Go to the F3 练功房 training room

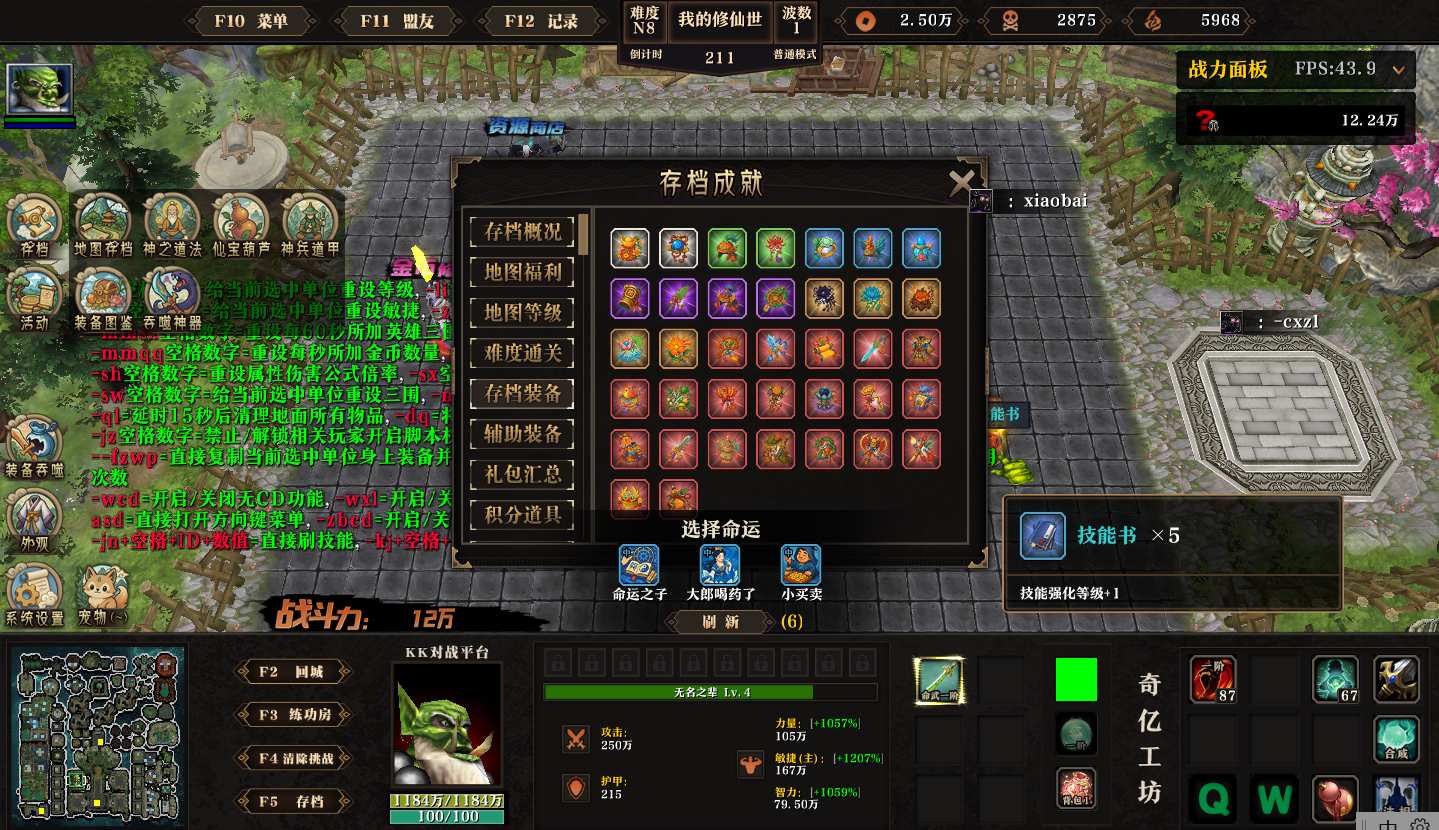click(291, 715)
